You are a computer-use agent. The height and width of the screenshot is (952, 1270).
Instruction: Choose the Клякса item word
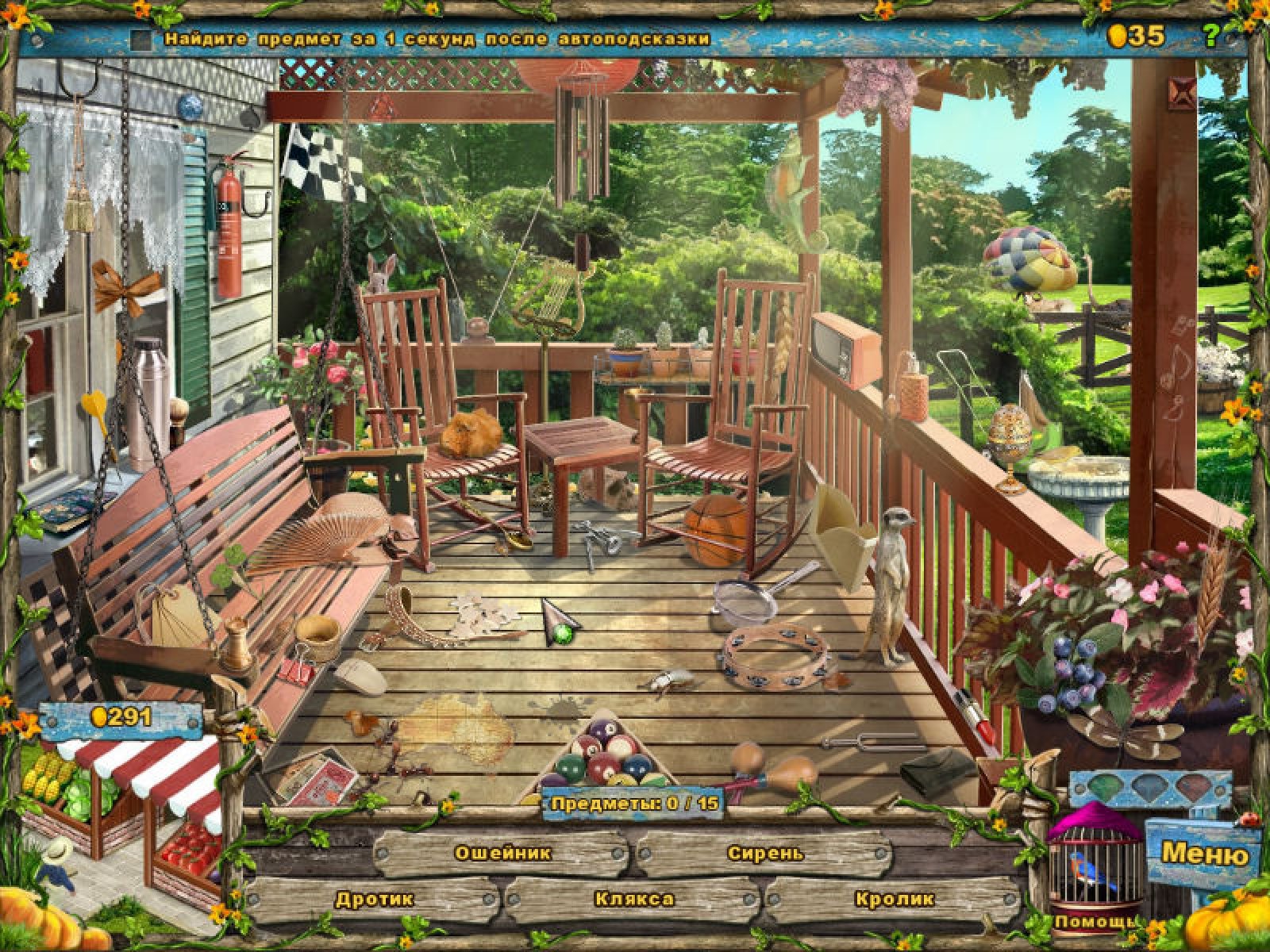(634, 899)
